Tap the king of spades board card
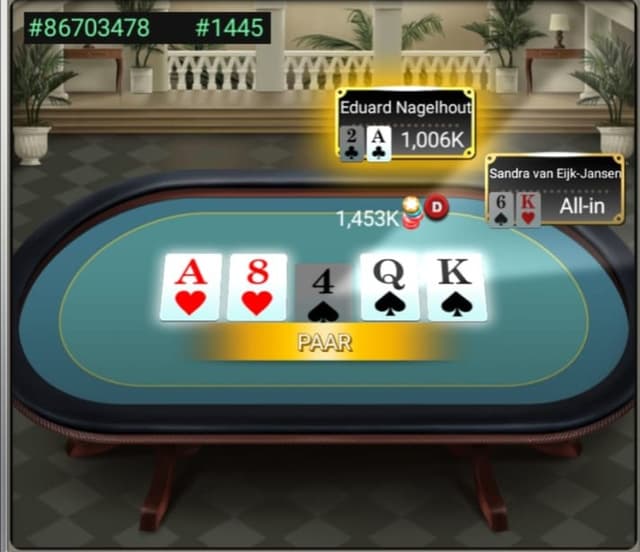 pyautogui.click(x=456, y=287)
